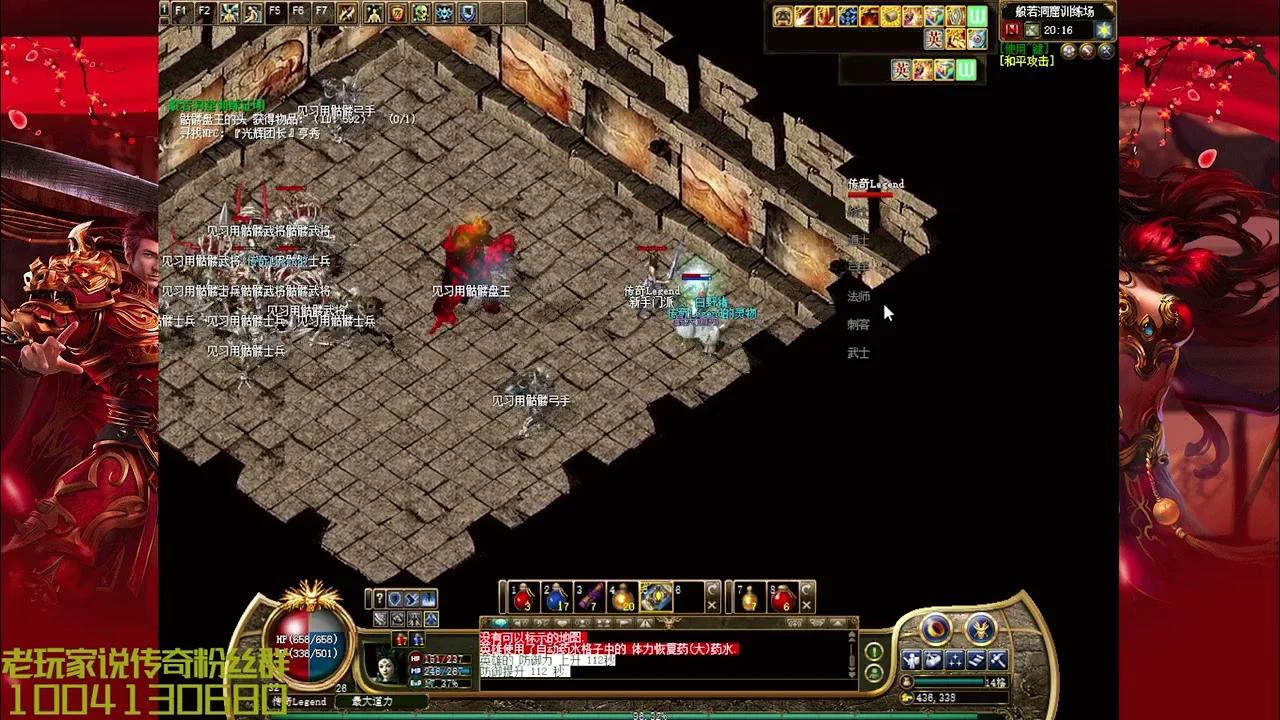Select the golden chest buff icon top-right
The height and width of the screenshot is (720, 1280).
(889, 16)
